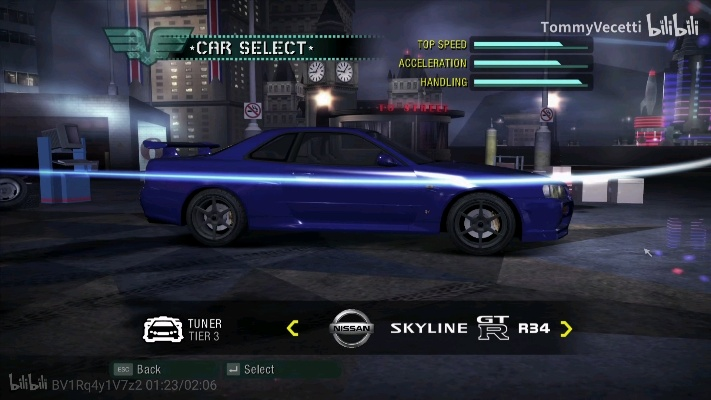Show the next car with the right arrow

(566, 328)
